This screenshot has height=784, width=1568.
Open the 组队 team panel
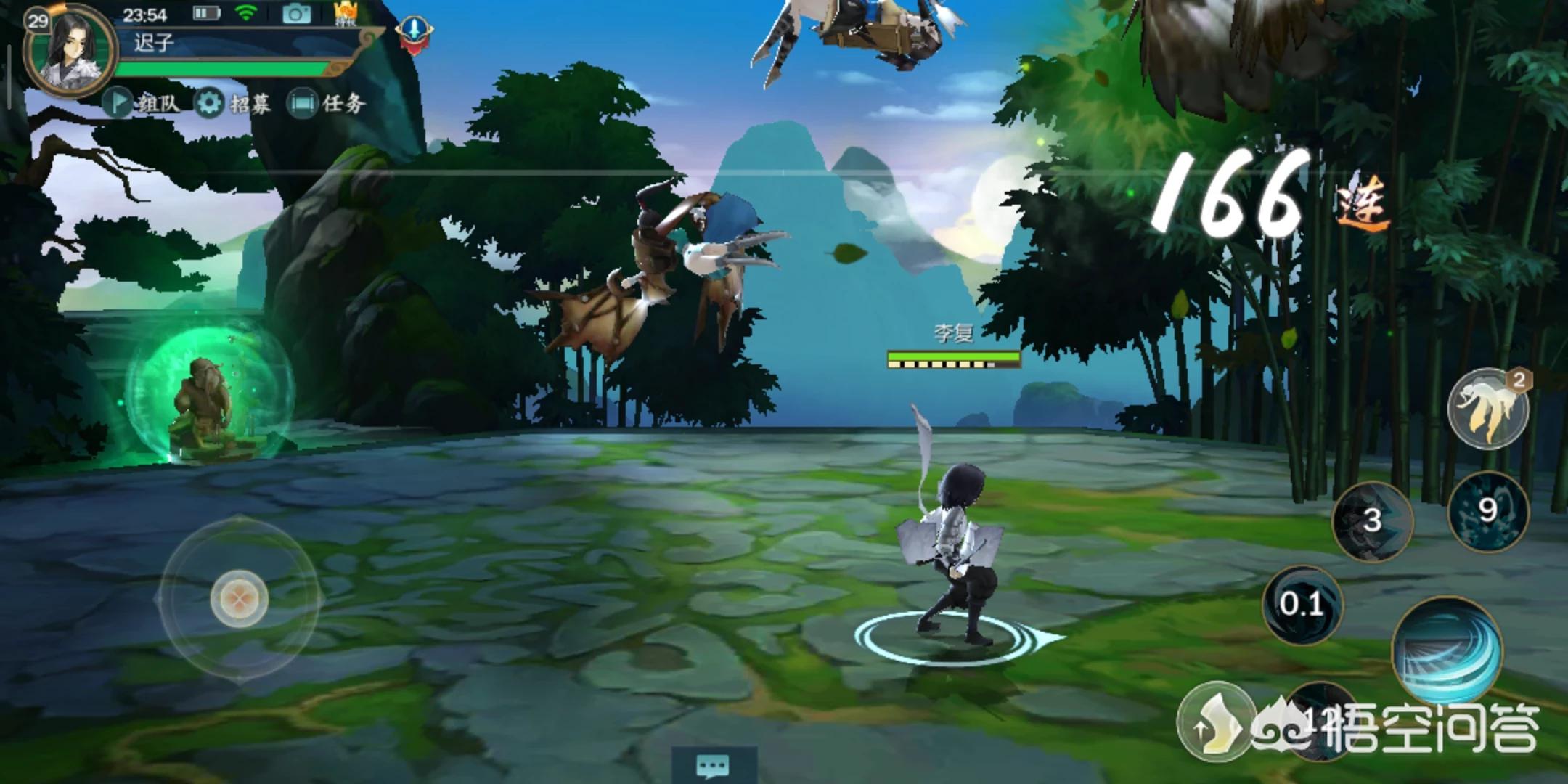point(142,103)
